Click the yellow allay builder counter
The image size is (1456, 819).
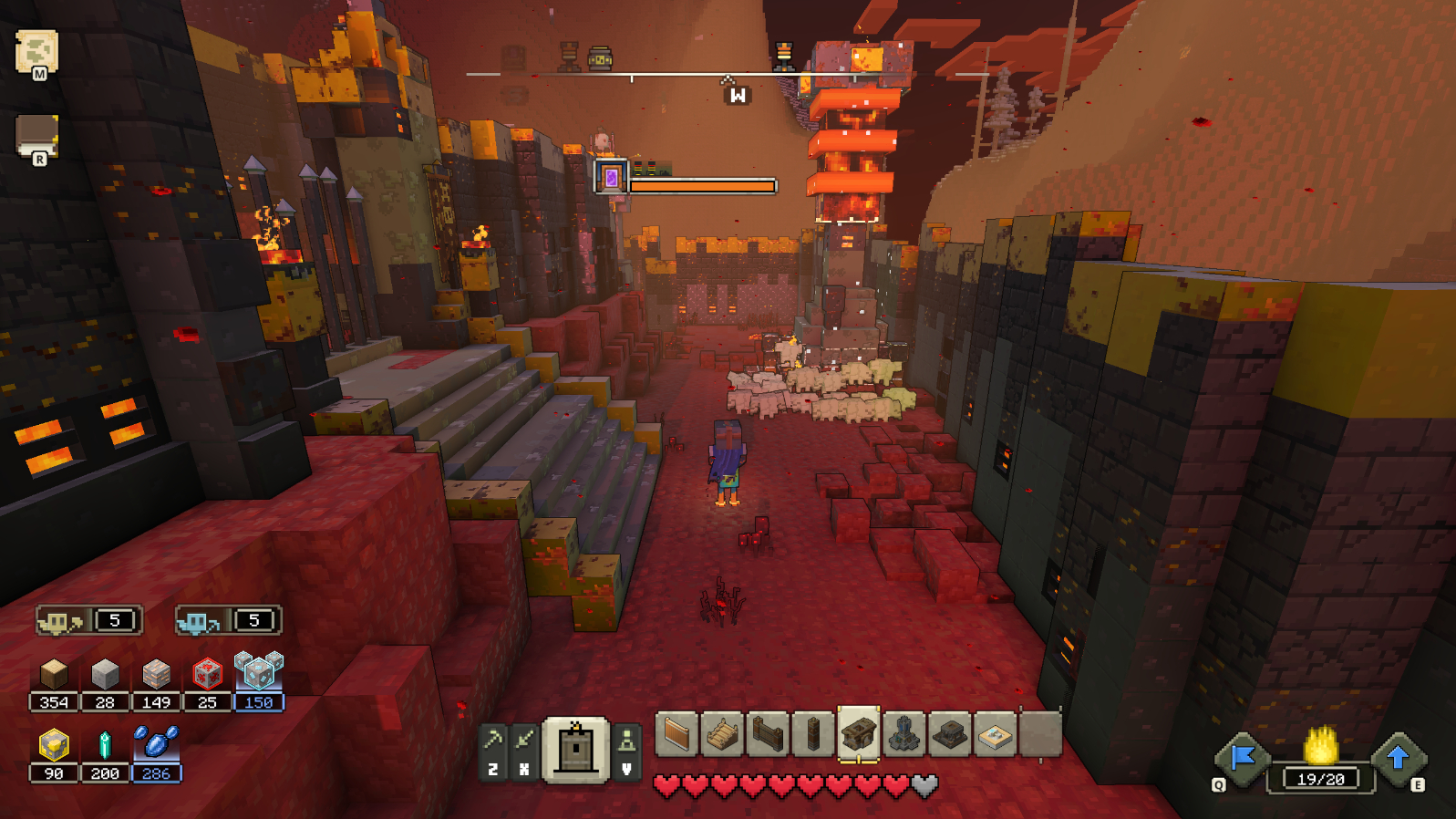(x=89, y=621)
